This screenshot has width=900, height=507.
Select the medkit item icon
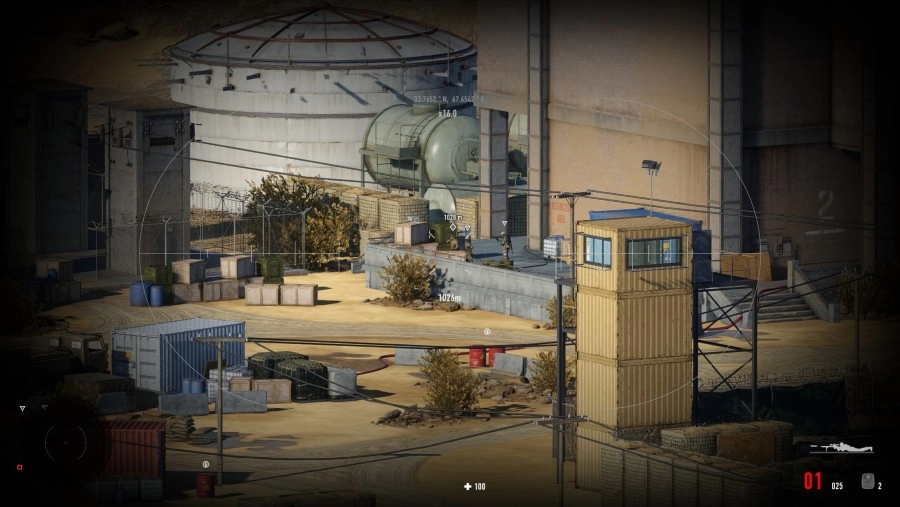866,481
